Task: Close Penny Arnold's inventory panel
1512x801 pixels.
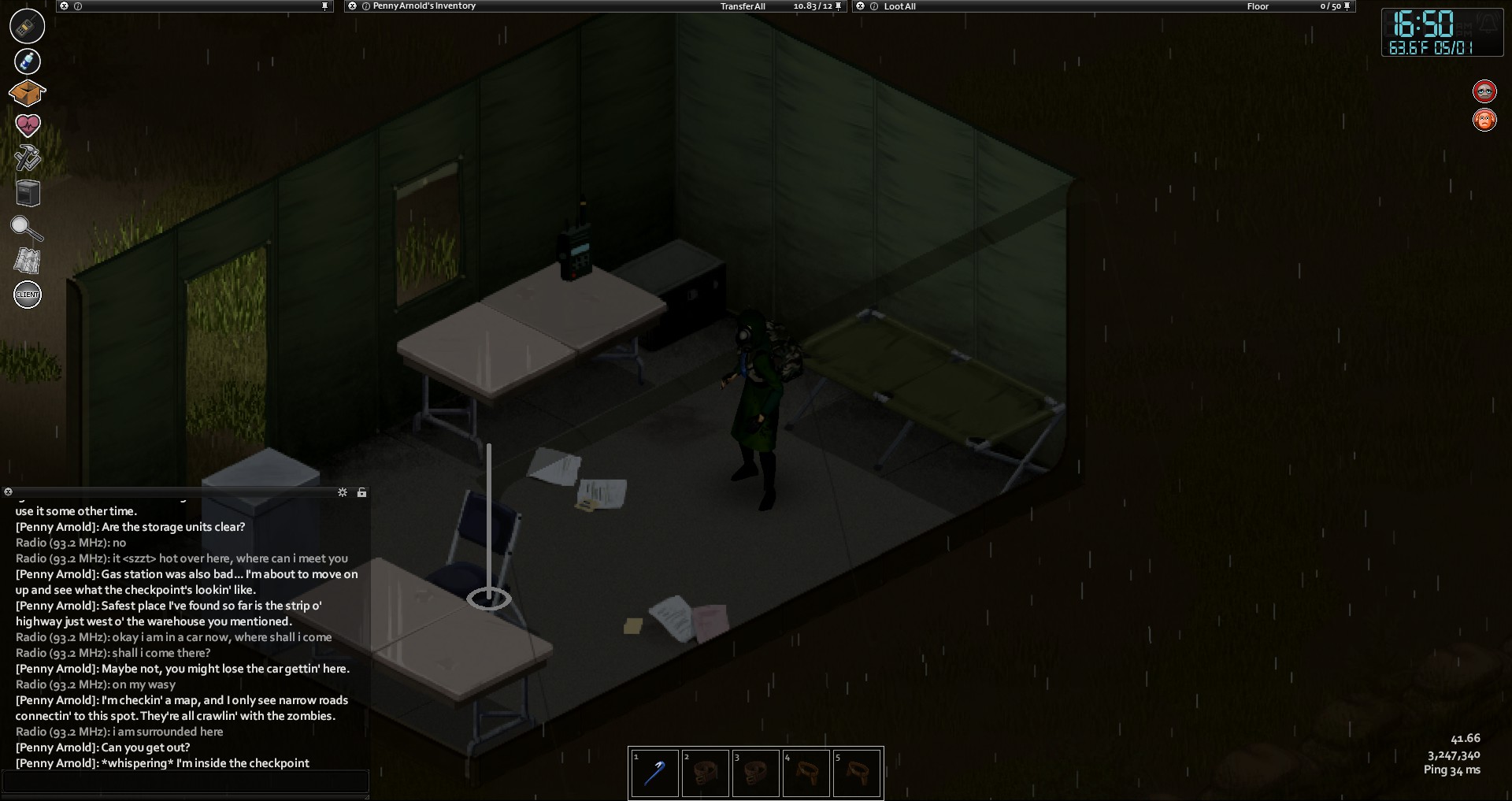Action: 352,6
